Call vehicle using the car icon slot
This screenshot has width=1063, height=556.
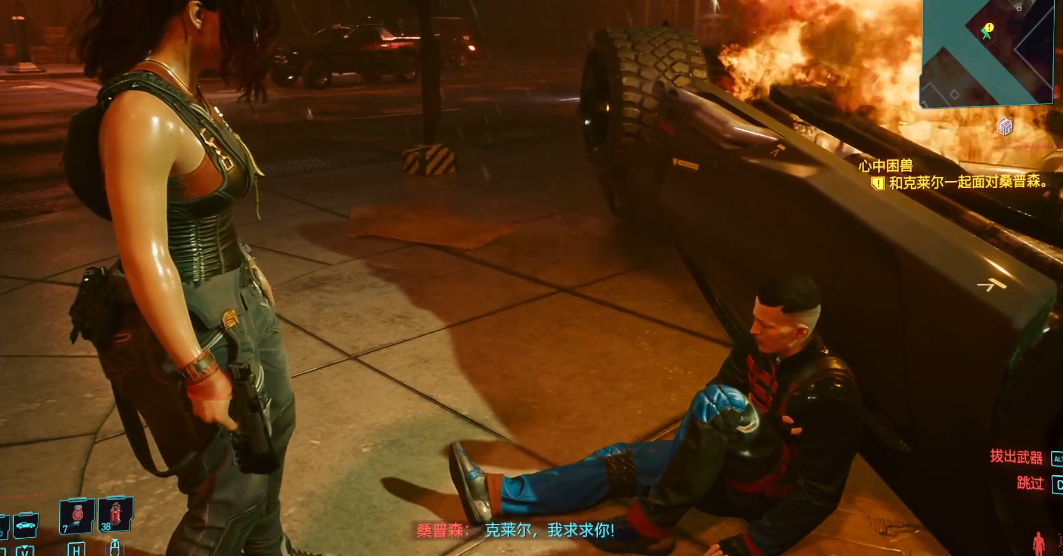tap(24, 524)
